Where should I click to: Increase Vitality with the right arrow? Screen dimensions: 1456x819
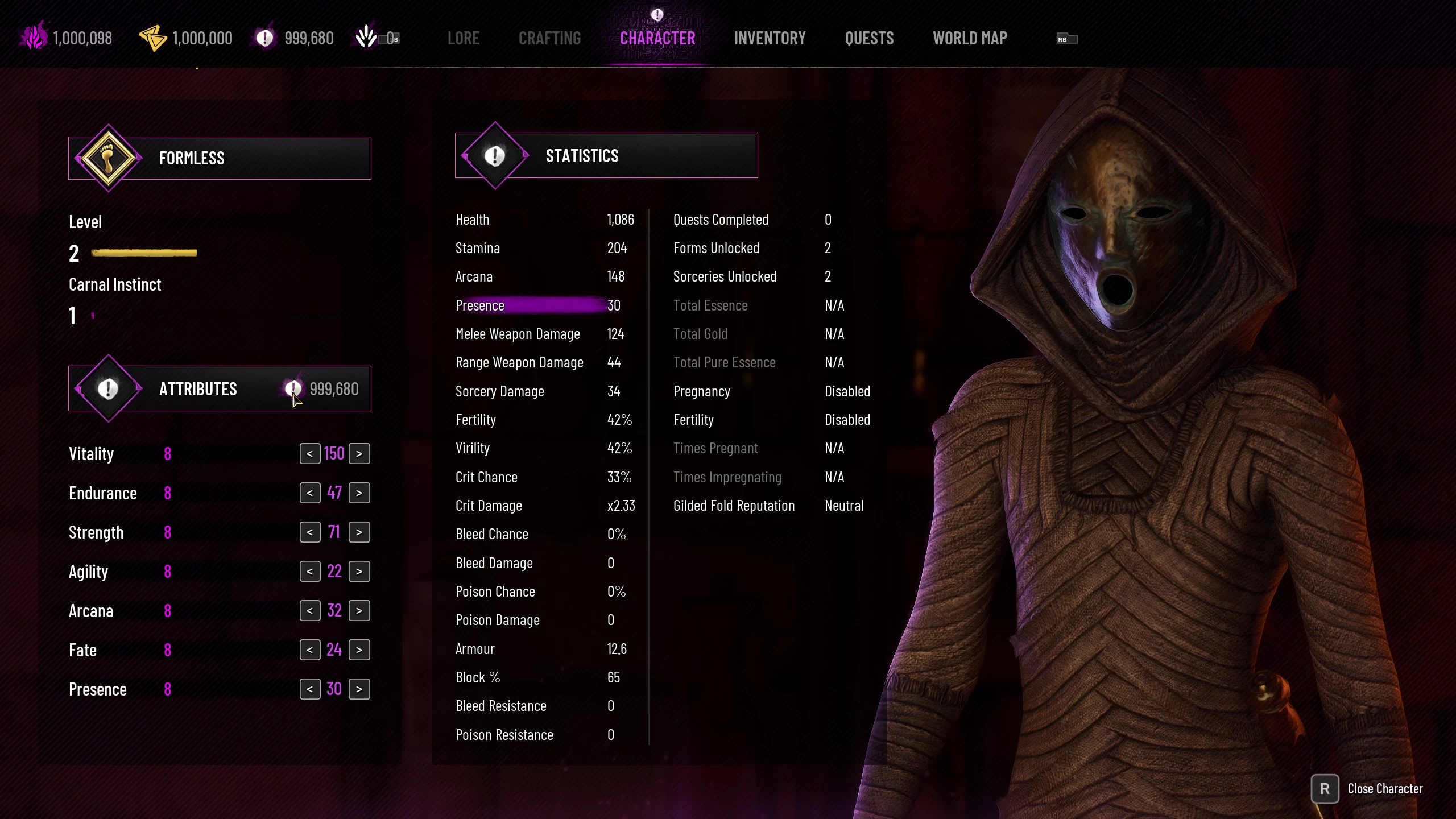click(359, 454)
